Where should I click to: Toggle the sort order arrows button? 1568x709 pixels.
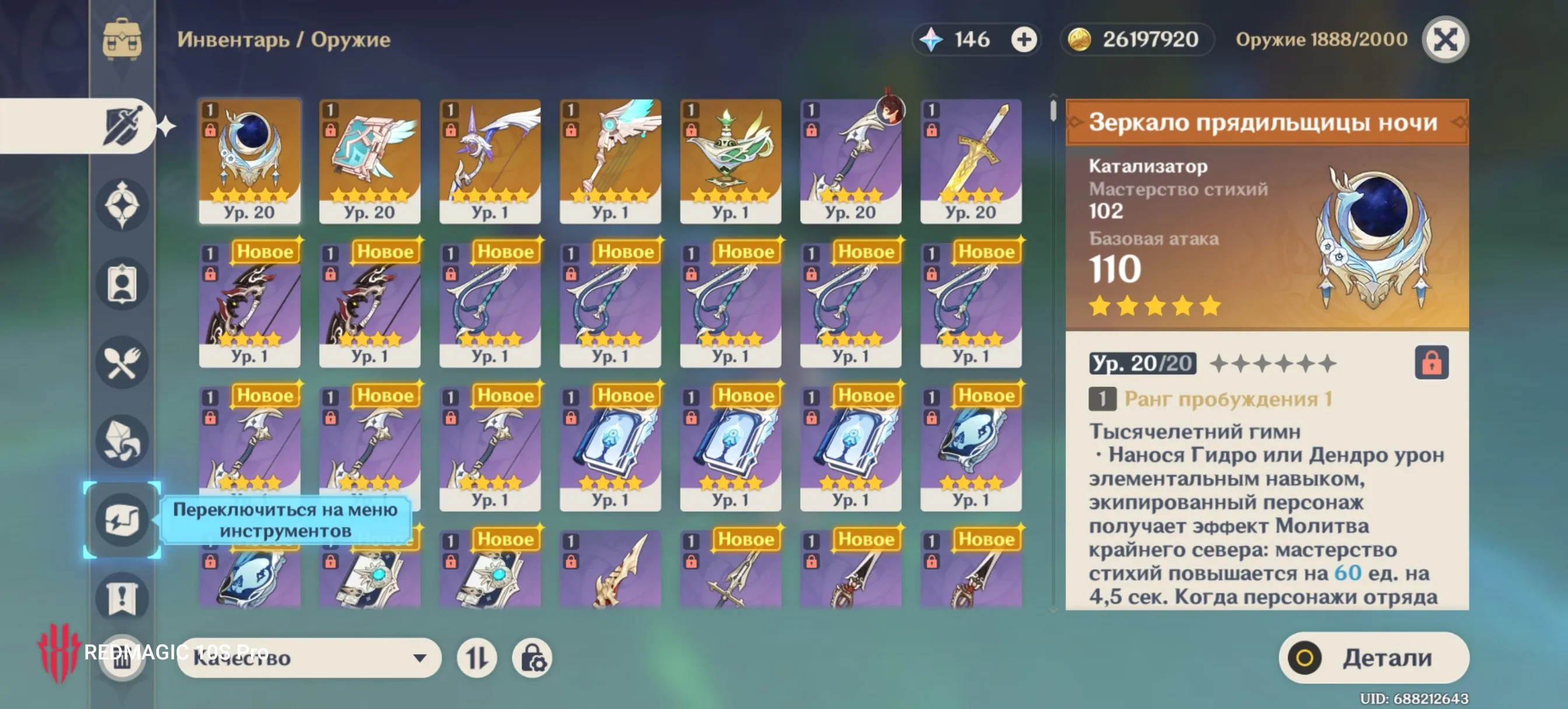[x=477, y=657]
